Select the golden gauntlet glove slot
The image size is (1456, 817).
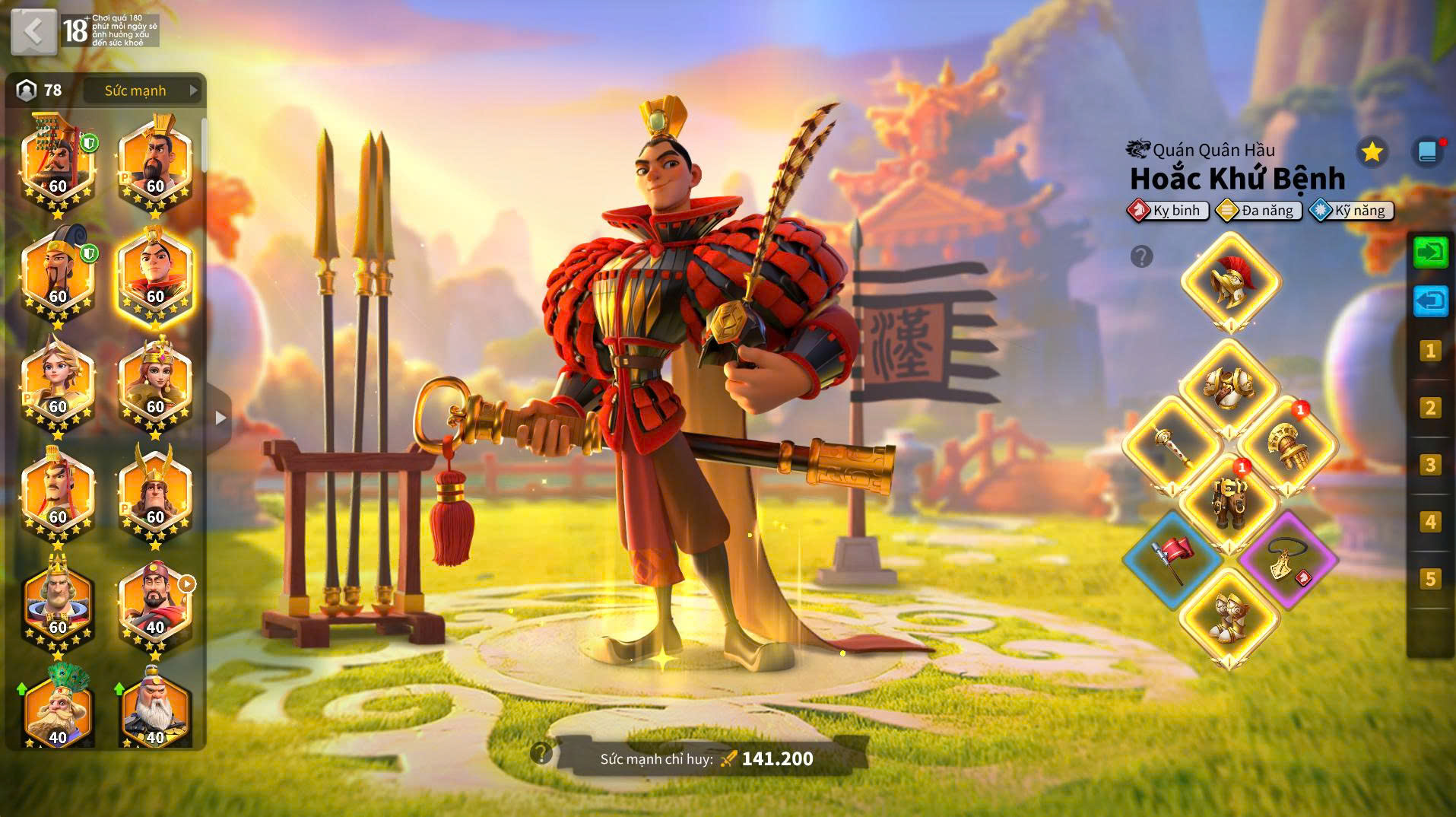(x=1287, y=446)
